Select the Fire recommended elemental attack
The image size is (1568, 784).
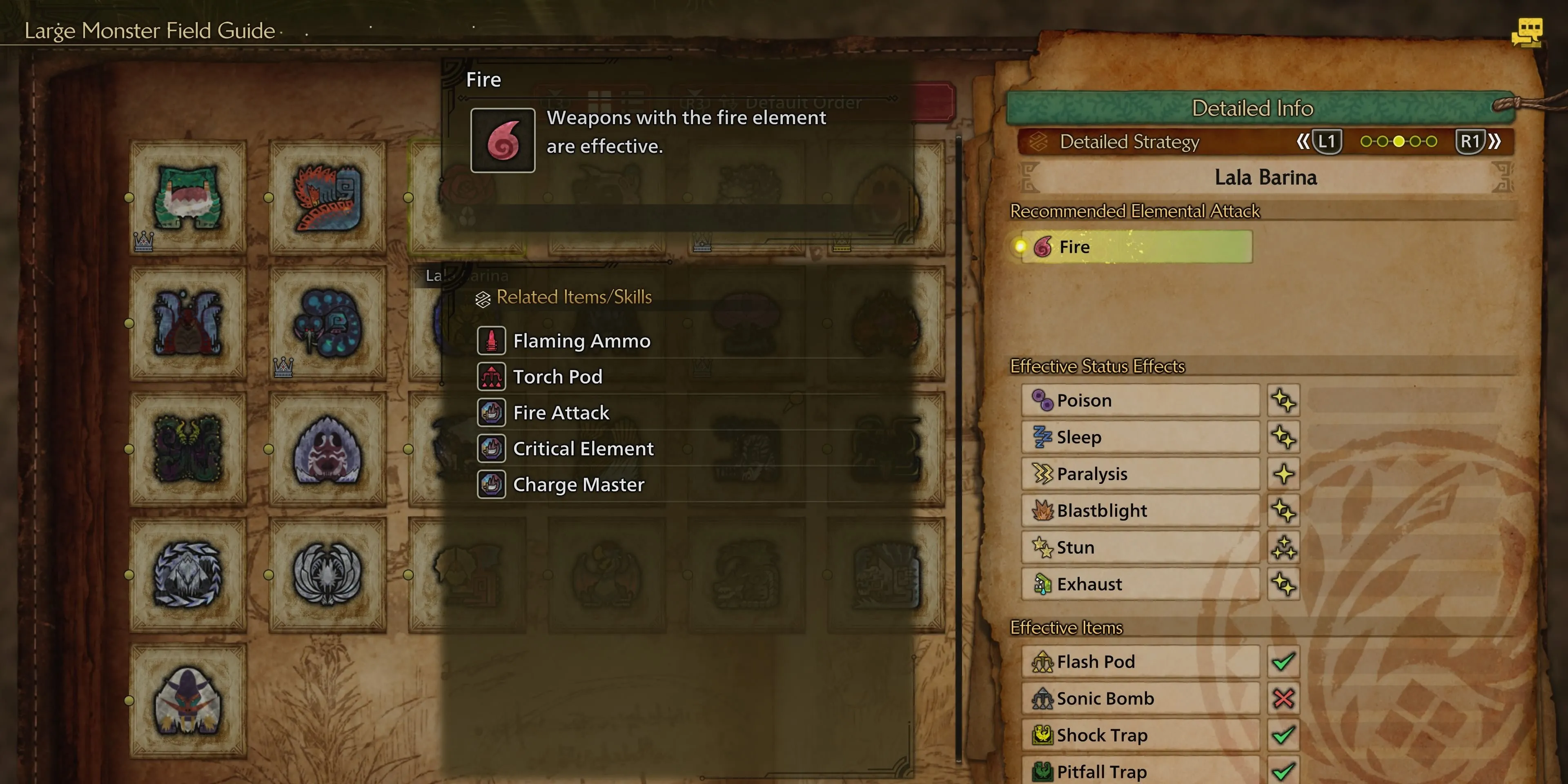(1135, 247)
